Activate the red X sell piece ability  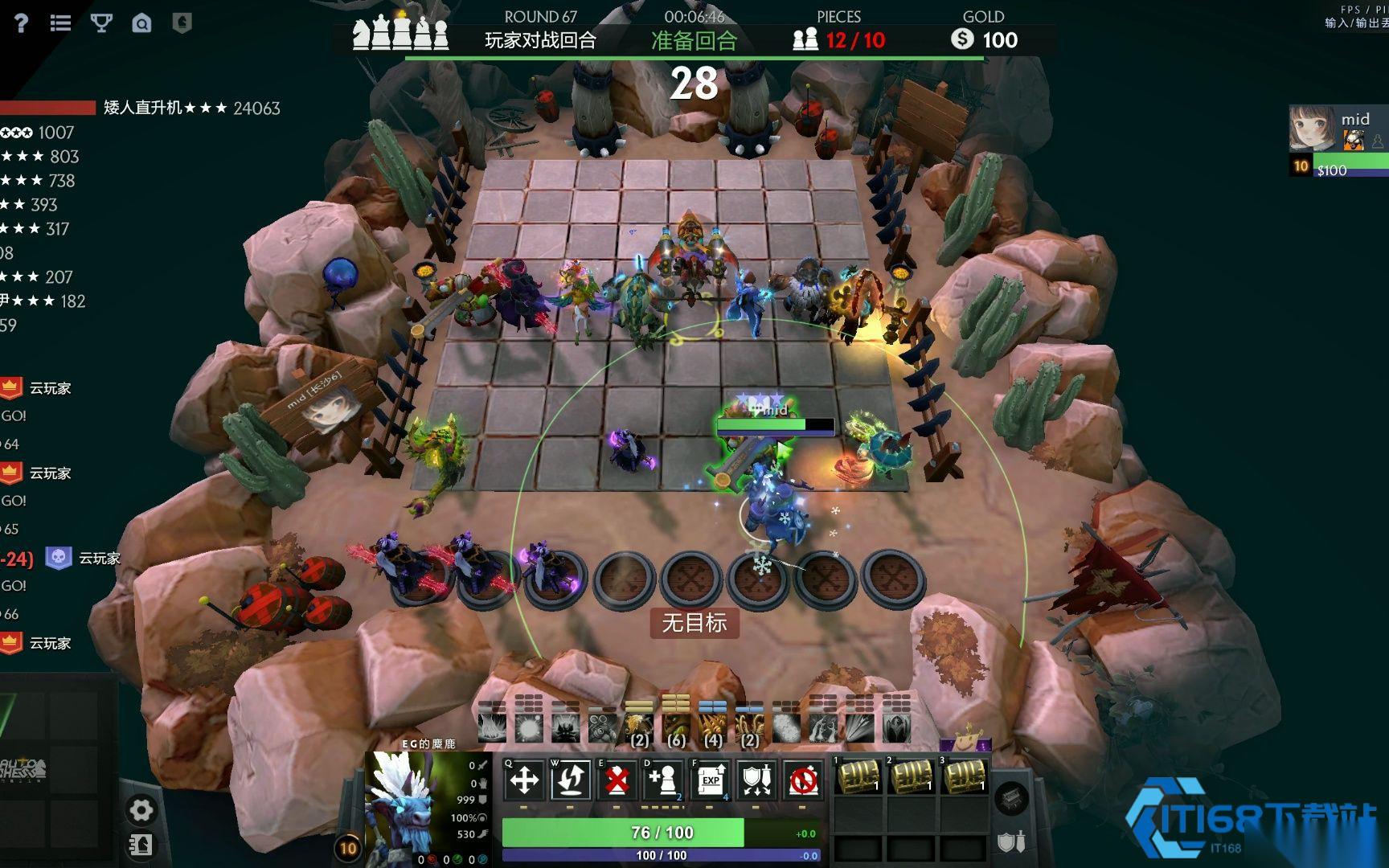[x=617, y=780]
